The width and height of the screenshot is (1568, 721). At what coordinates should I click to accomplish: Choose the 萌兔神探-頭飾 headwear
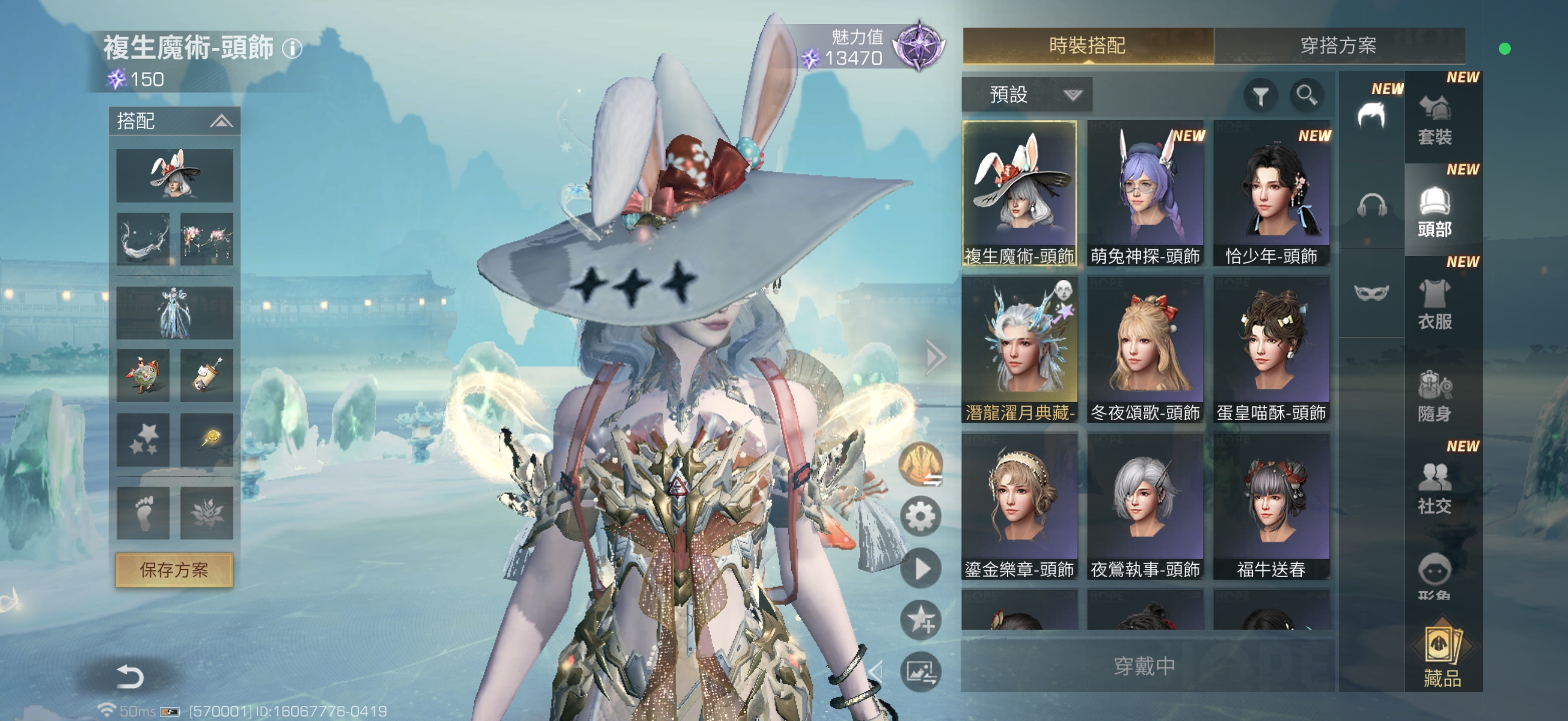[1145, 193]
